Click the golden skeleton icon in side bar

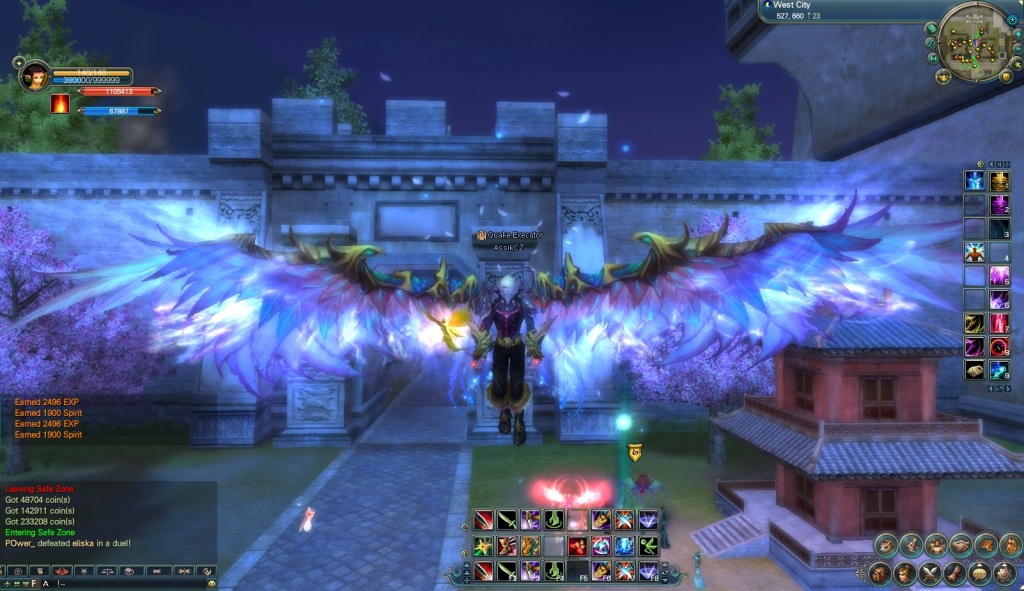pos(998,180)
